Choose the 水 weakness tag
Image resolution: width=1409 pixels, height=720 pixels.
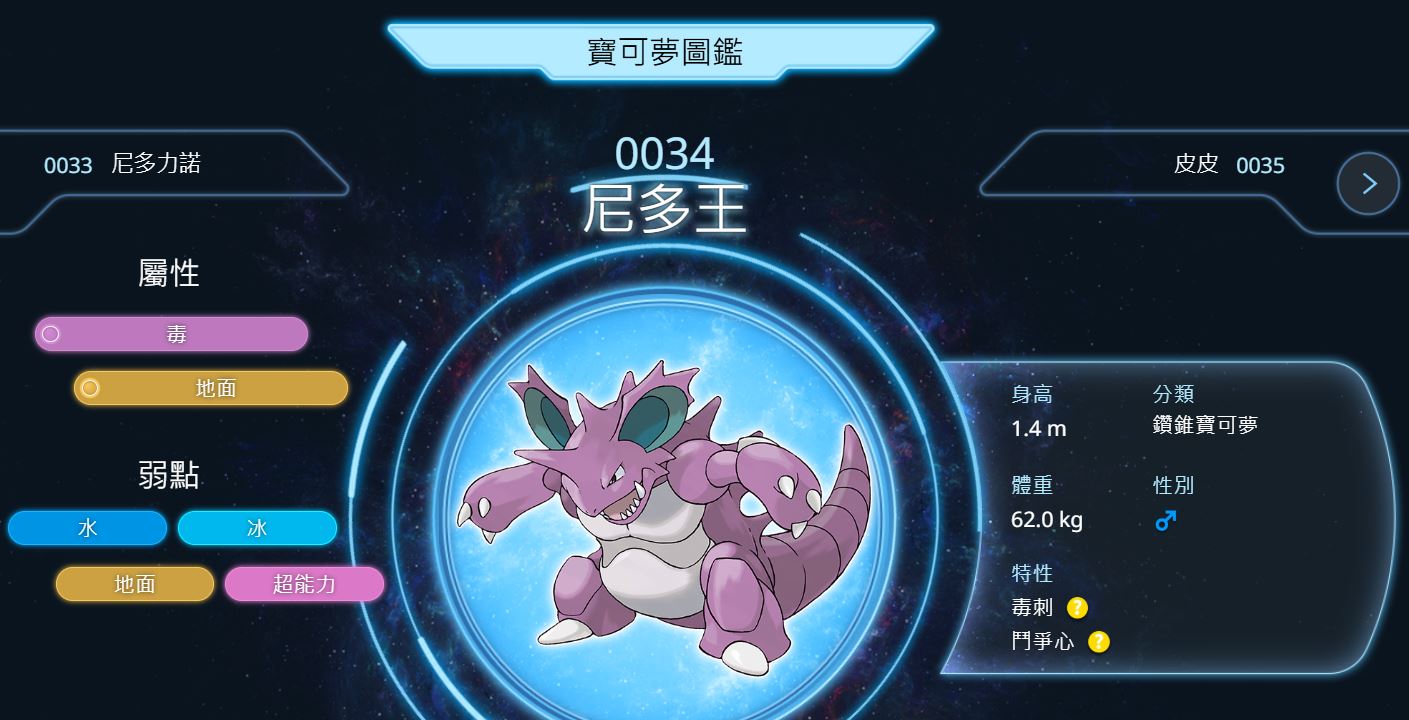click(x=87, y=528)
